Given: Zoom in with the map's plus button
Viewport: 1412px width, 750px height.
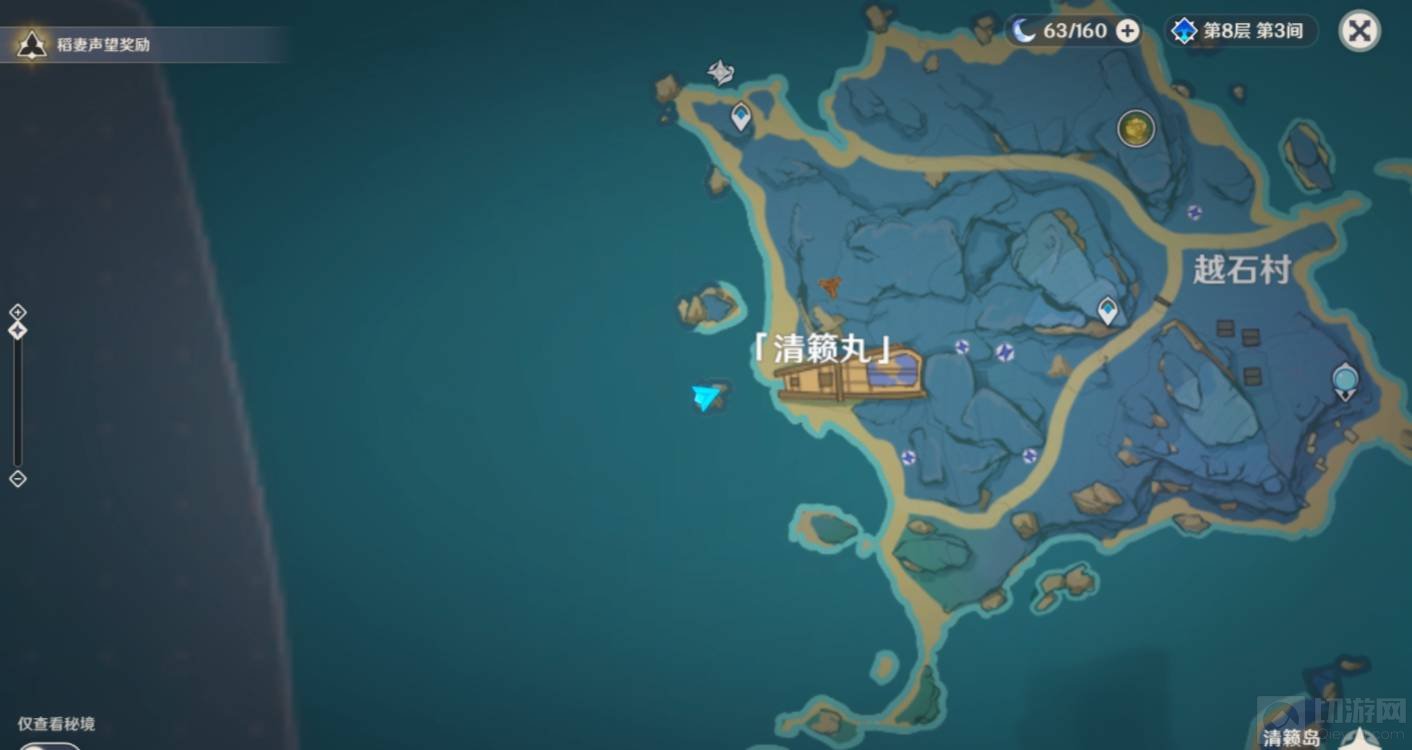Looking at the screenshot, I should point(17,311).
